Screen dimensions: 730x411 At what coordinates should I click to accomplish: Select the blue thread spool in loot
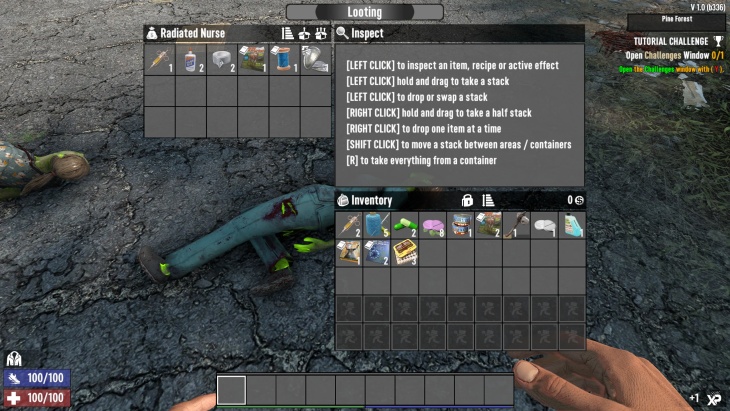pos(285,59)
